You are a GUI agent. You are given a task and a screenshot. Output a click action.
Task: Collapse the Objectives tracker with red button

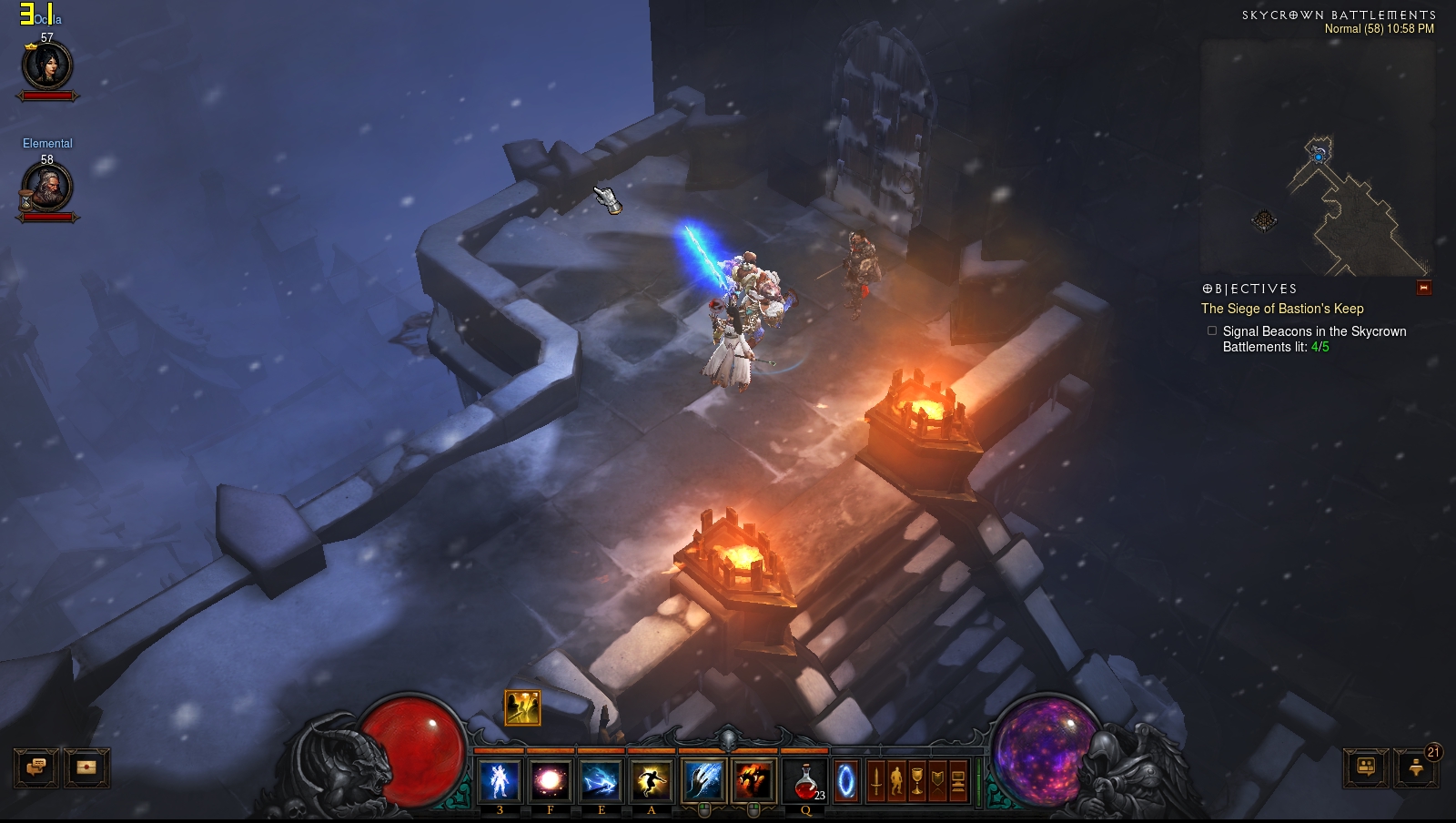1424,288
